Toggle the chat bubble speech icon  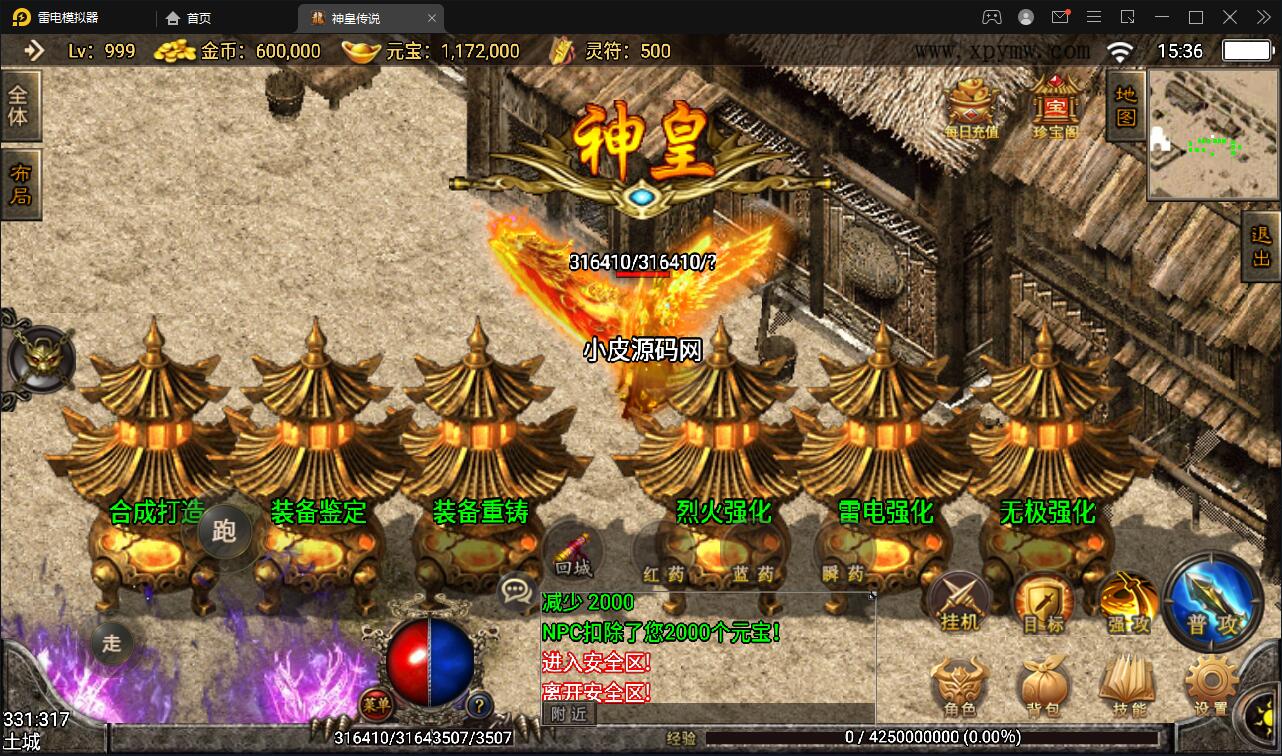pos(516,590)
